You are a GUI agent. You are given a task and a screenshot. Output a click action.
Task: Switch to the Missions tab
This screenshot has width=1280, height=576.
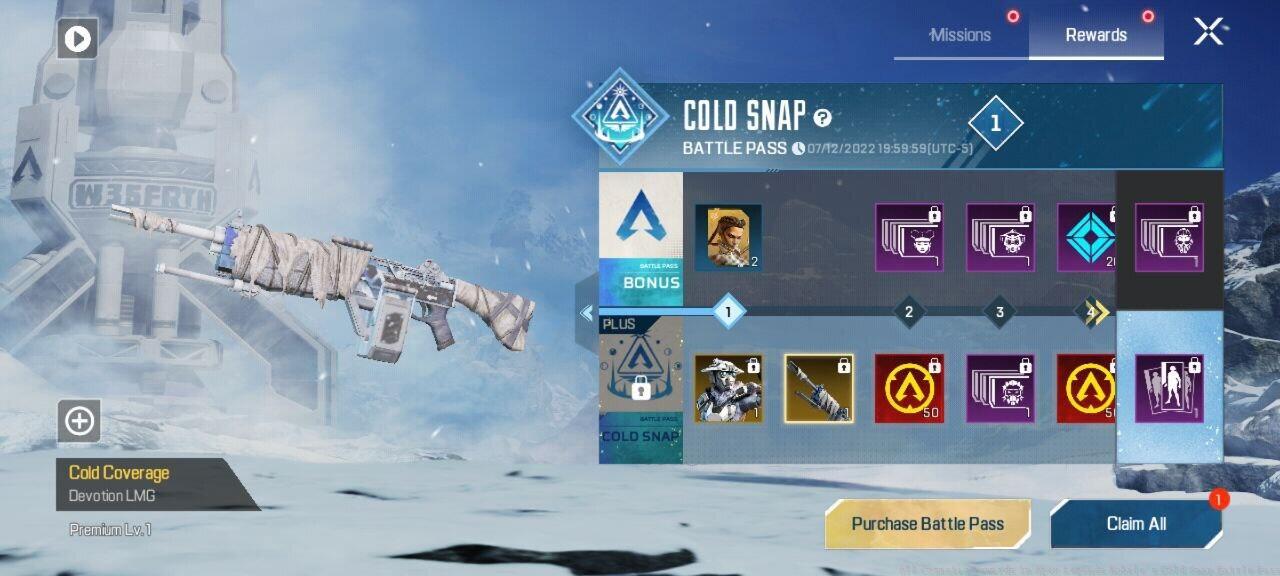tap(960, 35)
